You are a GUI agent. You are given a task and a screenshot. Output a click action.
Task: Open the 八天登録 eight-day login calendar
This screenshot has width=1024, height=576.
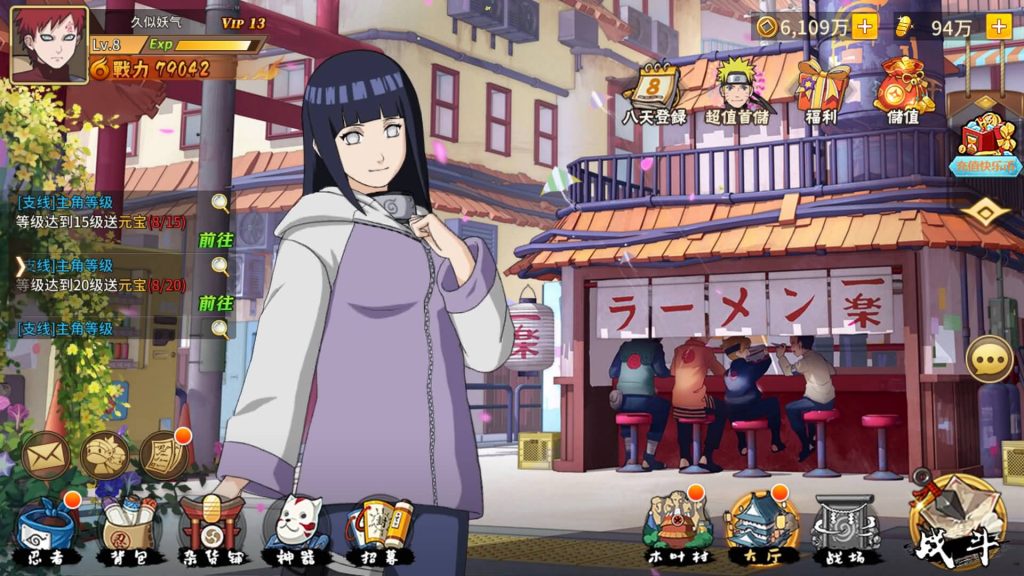coord(654,93)
